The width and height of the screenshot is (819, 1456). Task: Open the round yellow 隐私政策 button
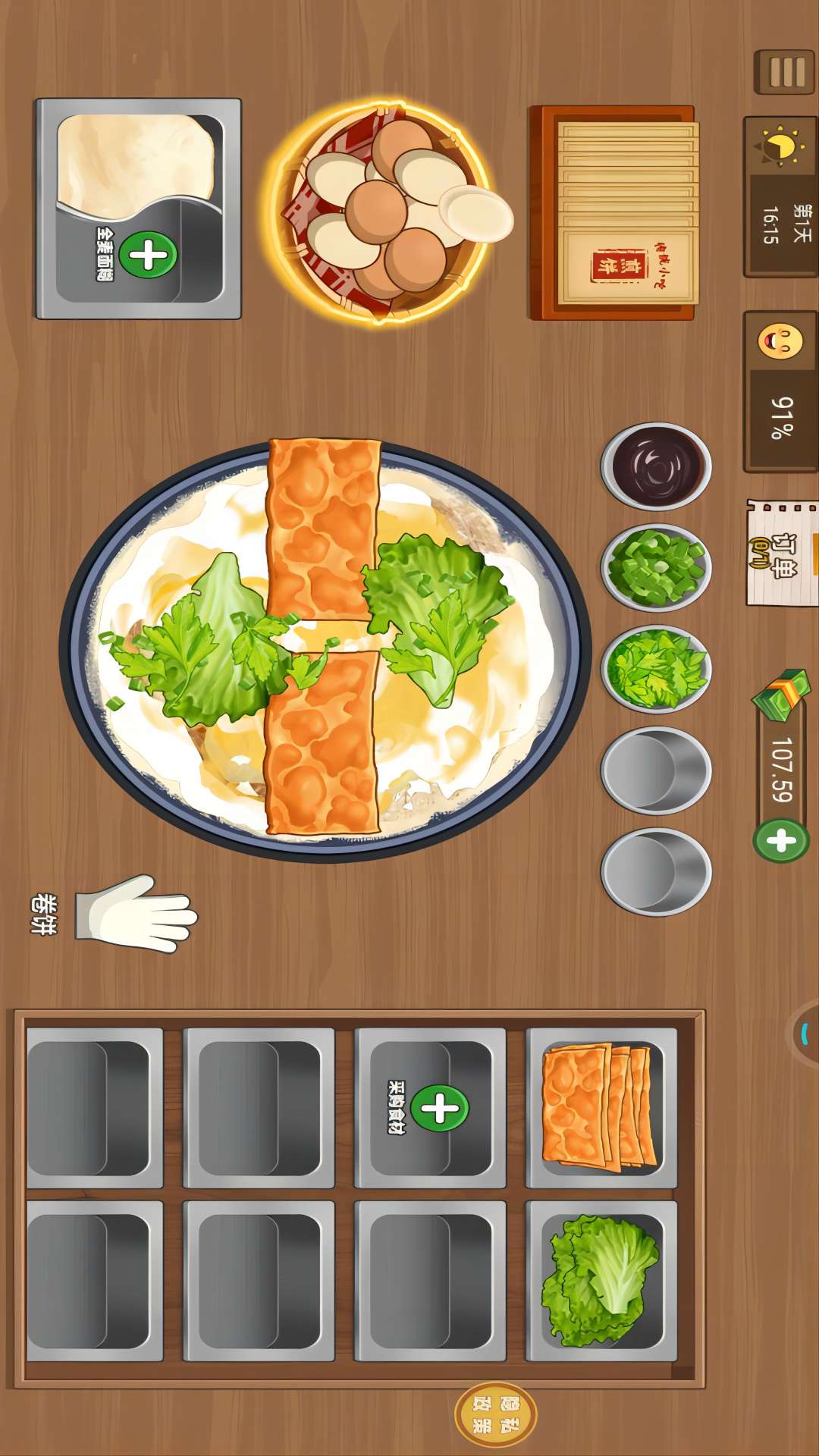click(x=496, y=1414)
